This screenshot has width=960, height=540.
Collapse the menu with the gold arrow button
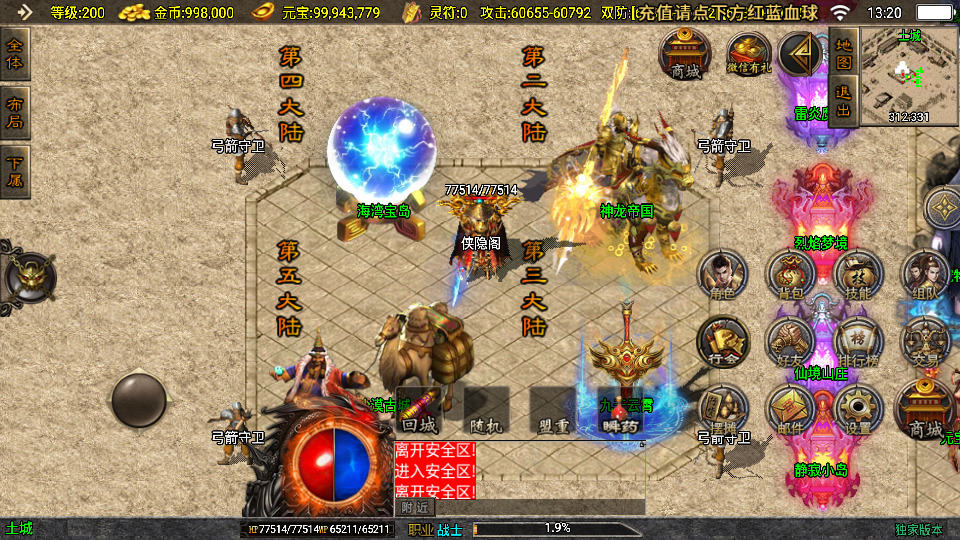point(799,54)
